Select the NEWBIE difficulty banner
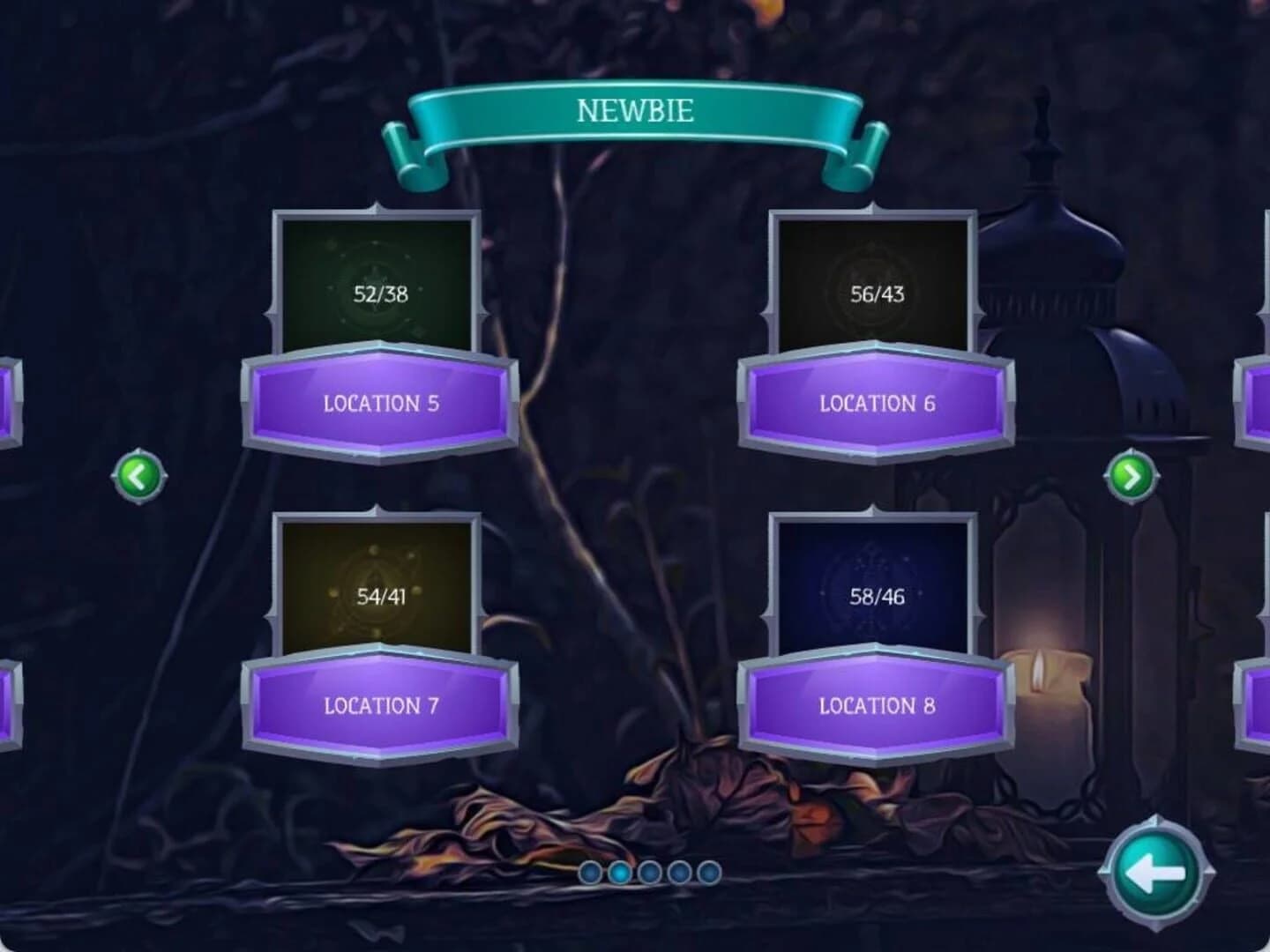This screenshot has height=952, width=1270. 637,112
